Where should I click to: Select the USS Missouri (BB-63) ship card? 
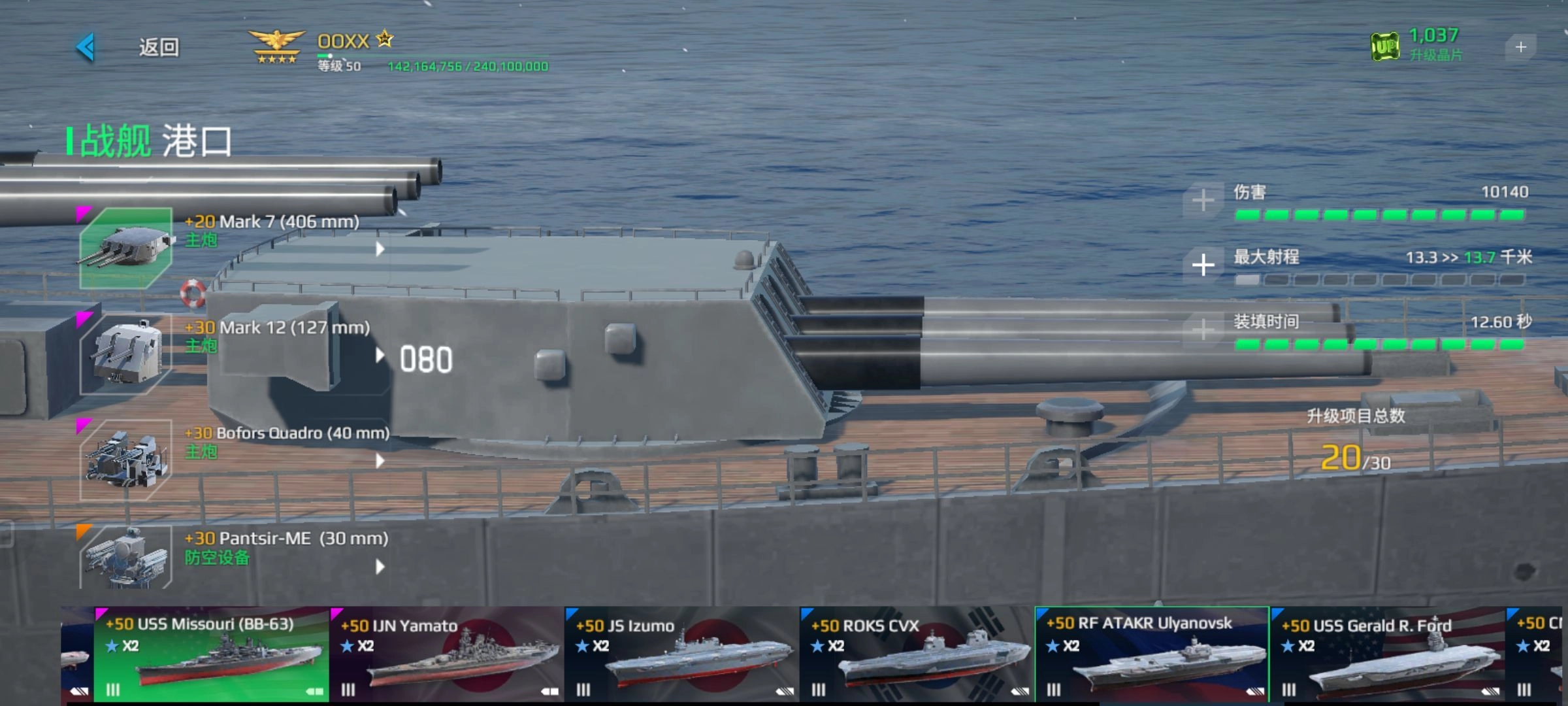(x=211, y=654)
